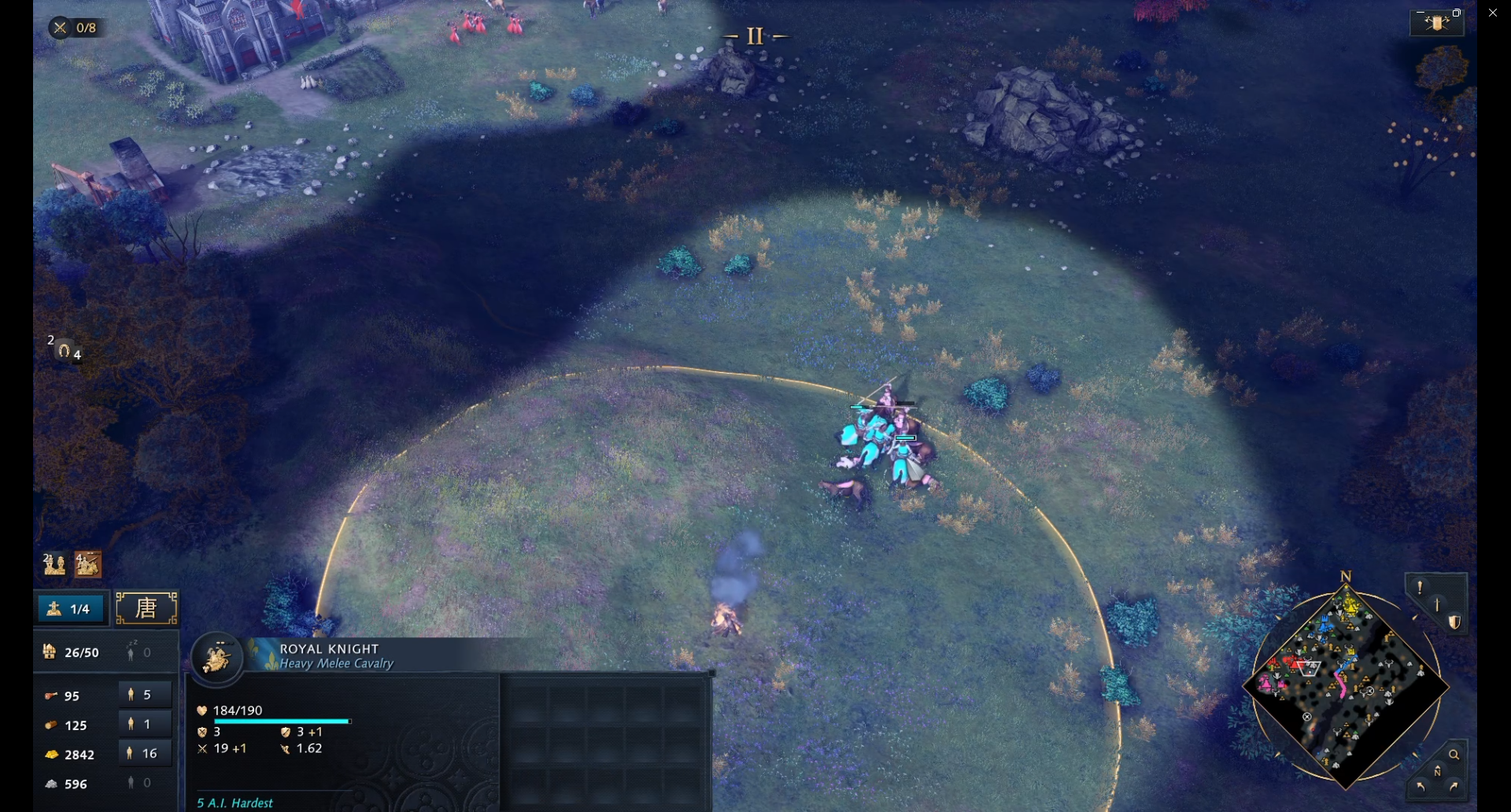Select the Royal Knight portrait
The image size is (1511, 812).
point(216,657)
